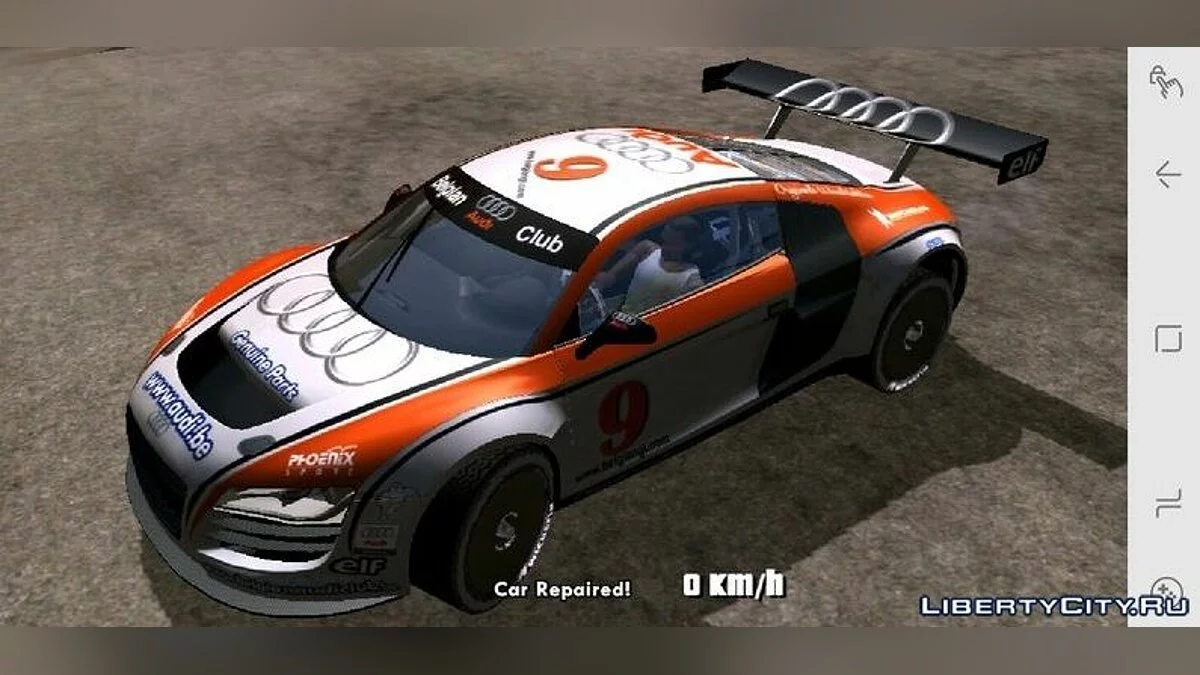Go to the Android home screen
The height and width of the screenshot is (675, 1200).
[x=1167, y=339]
